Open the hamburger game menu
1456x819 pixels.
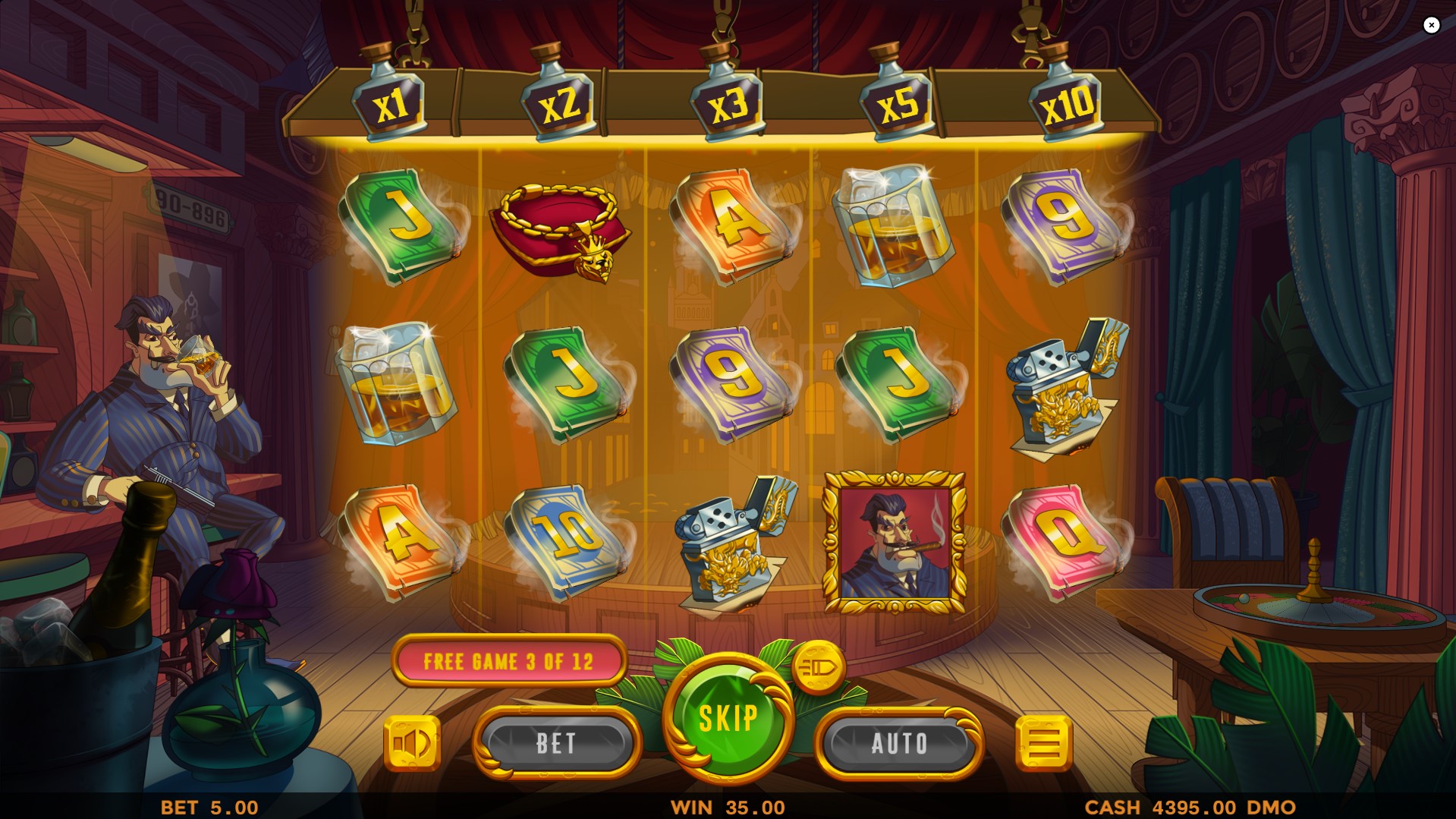point(1044,742)
